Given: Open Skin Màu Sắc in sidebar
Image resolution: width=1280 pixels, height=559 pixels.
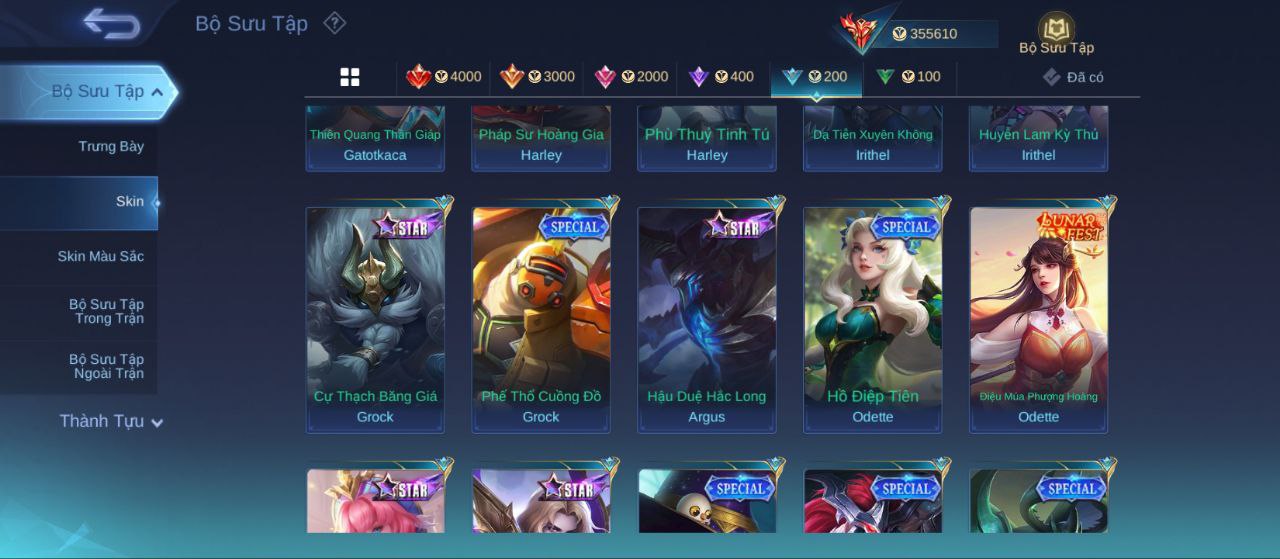Looking at the screenshot, I should [x=100, y=257].
